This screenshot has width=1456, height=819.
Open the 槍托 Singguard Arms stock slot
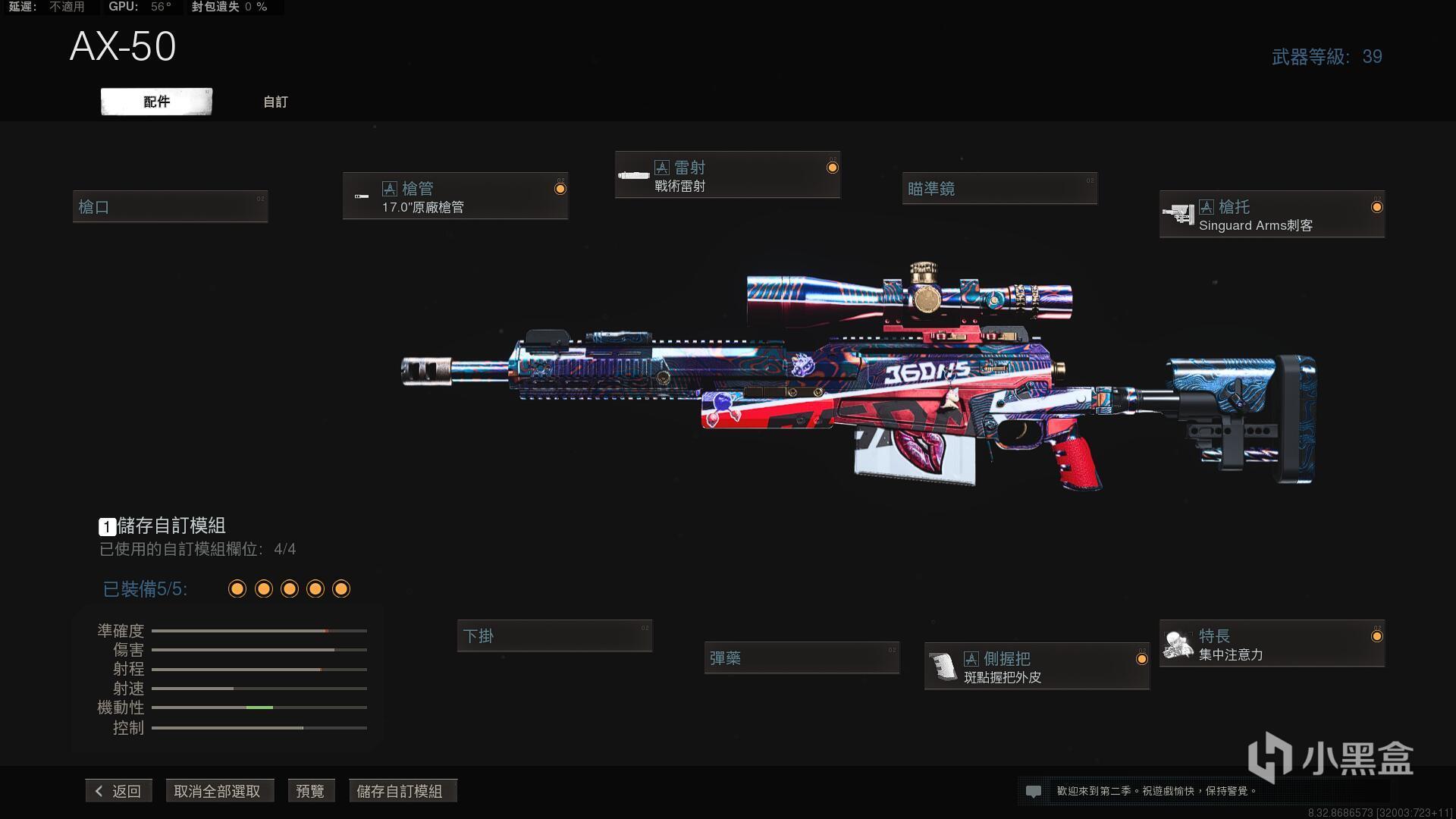(x=1272, y=215)
